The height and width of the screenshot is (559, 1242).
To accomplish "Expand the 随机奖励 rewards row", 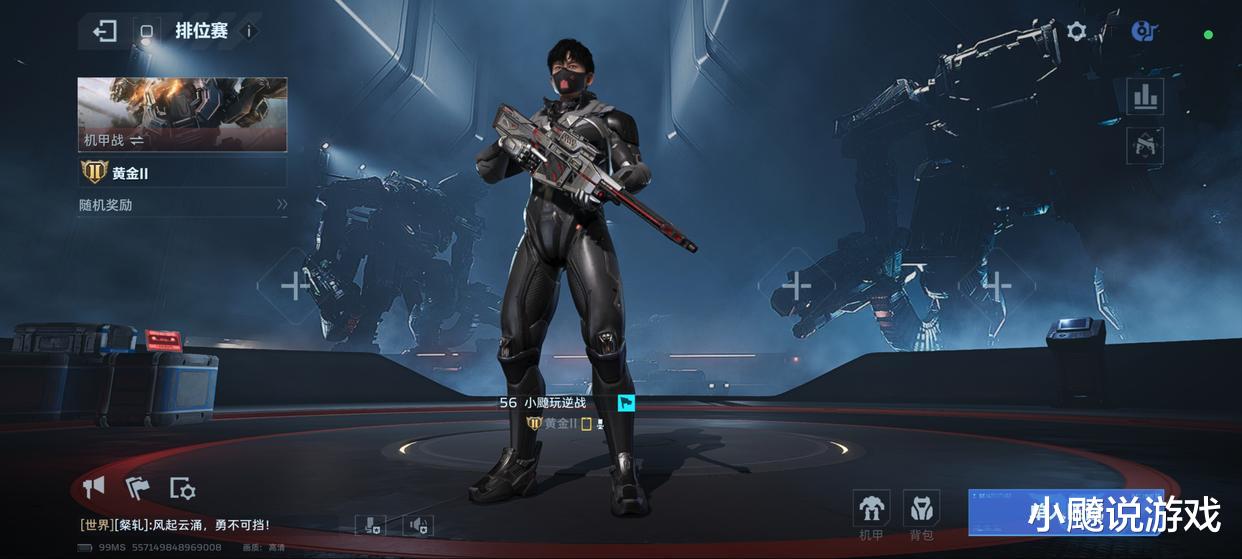I will click(182, 204).
